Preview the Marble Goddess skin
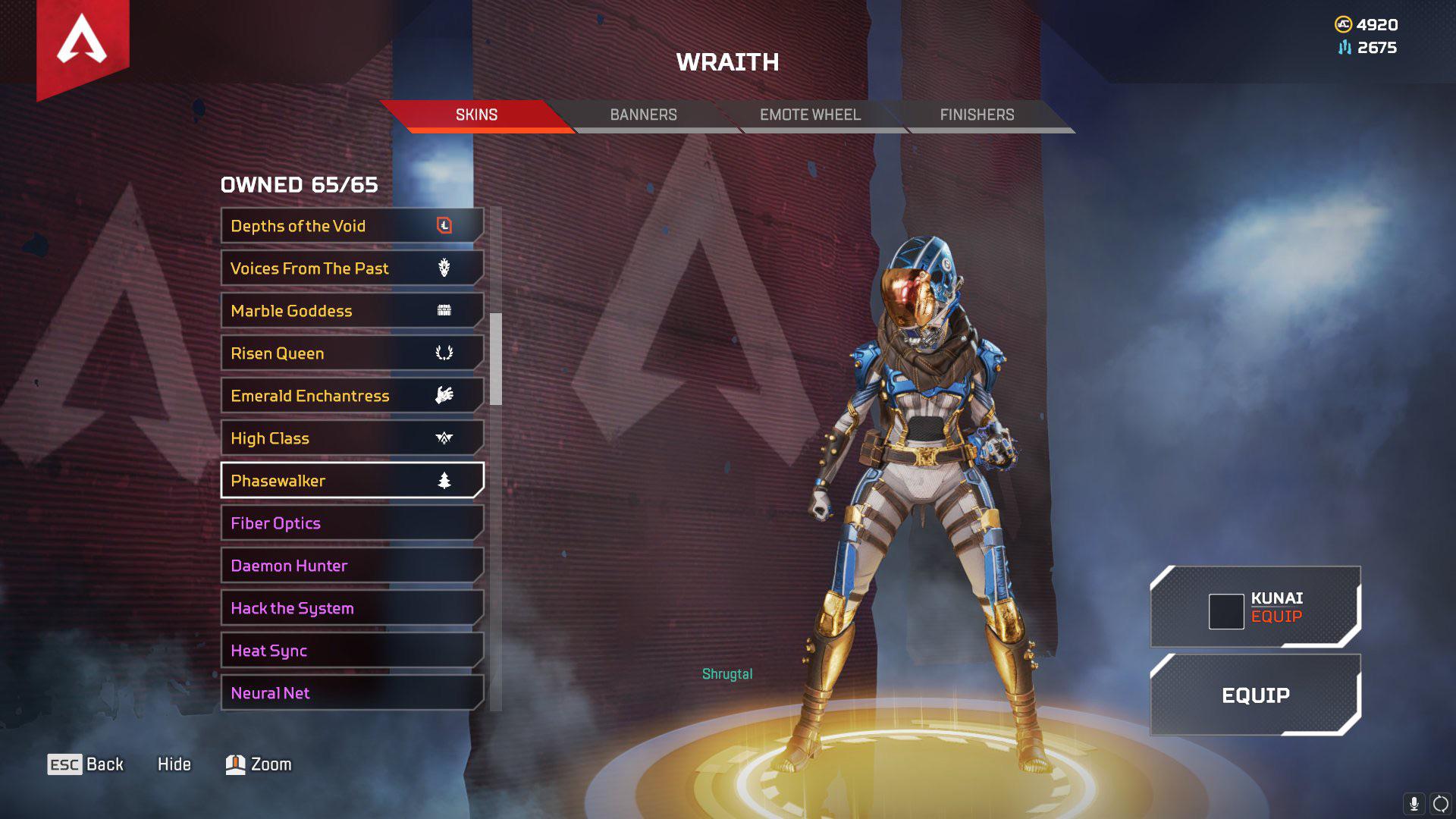 tap(352, 311)
